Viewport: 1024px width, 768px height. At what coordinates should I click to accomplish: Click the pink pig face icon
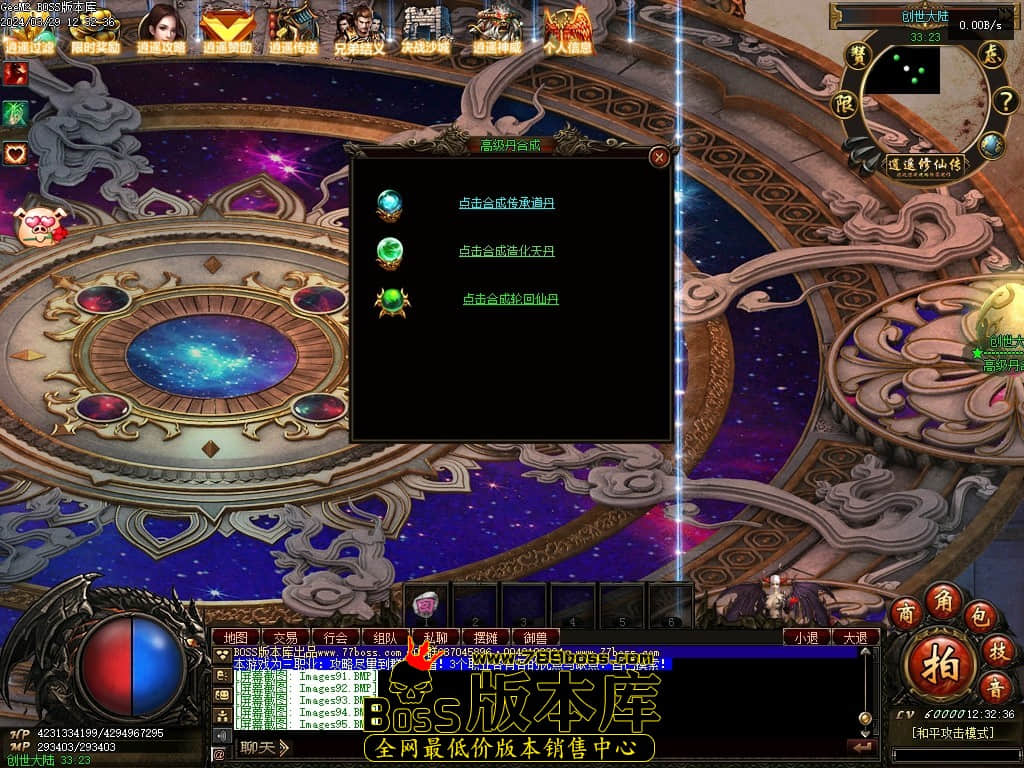(40, 225)
